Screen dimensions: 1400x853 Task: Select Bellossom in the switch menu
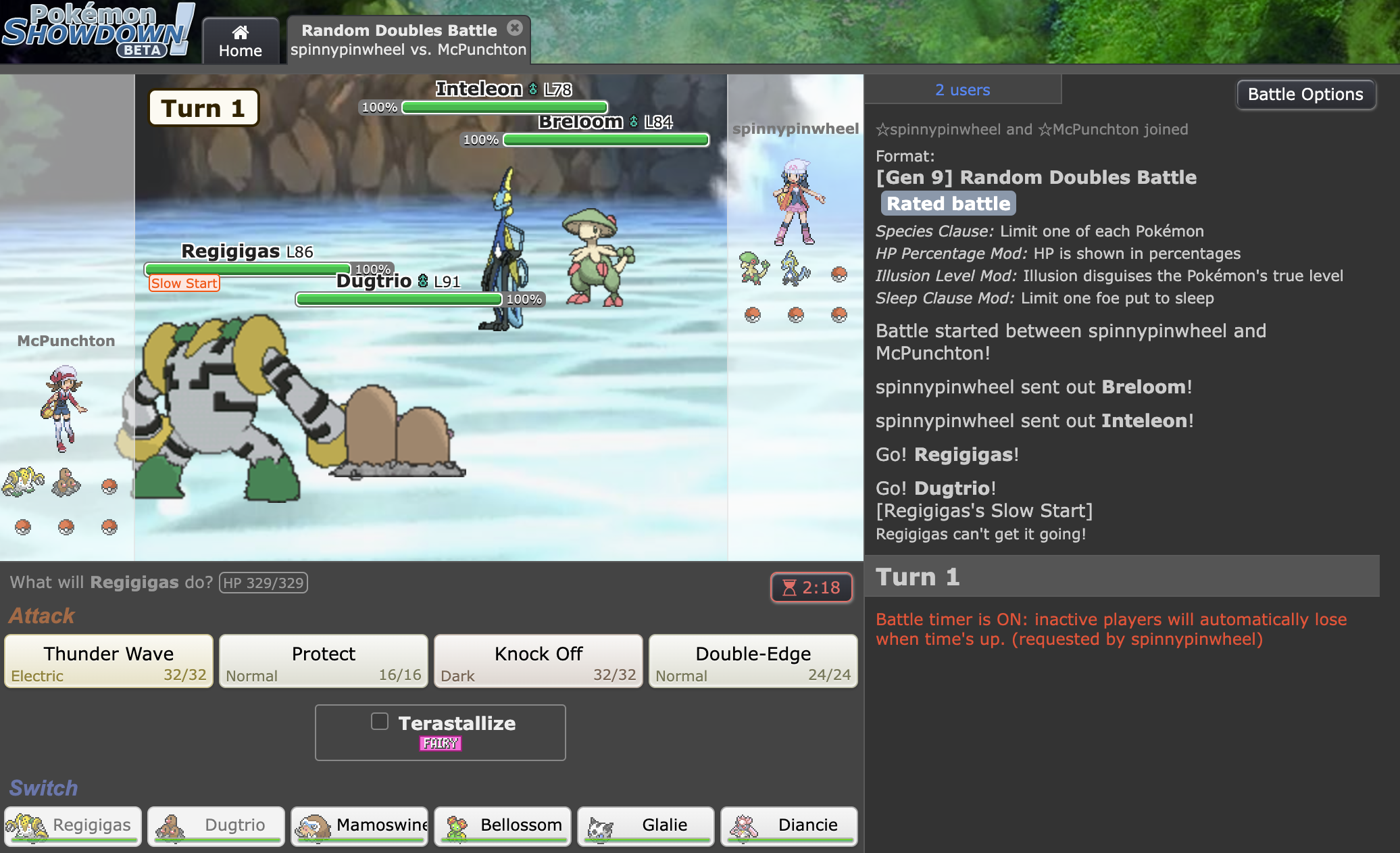pyautogui.click(x=502, y=826)
